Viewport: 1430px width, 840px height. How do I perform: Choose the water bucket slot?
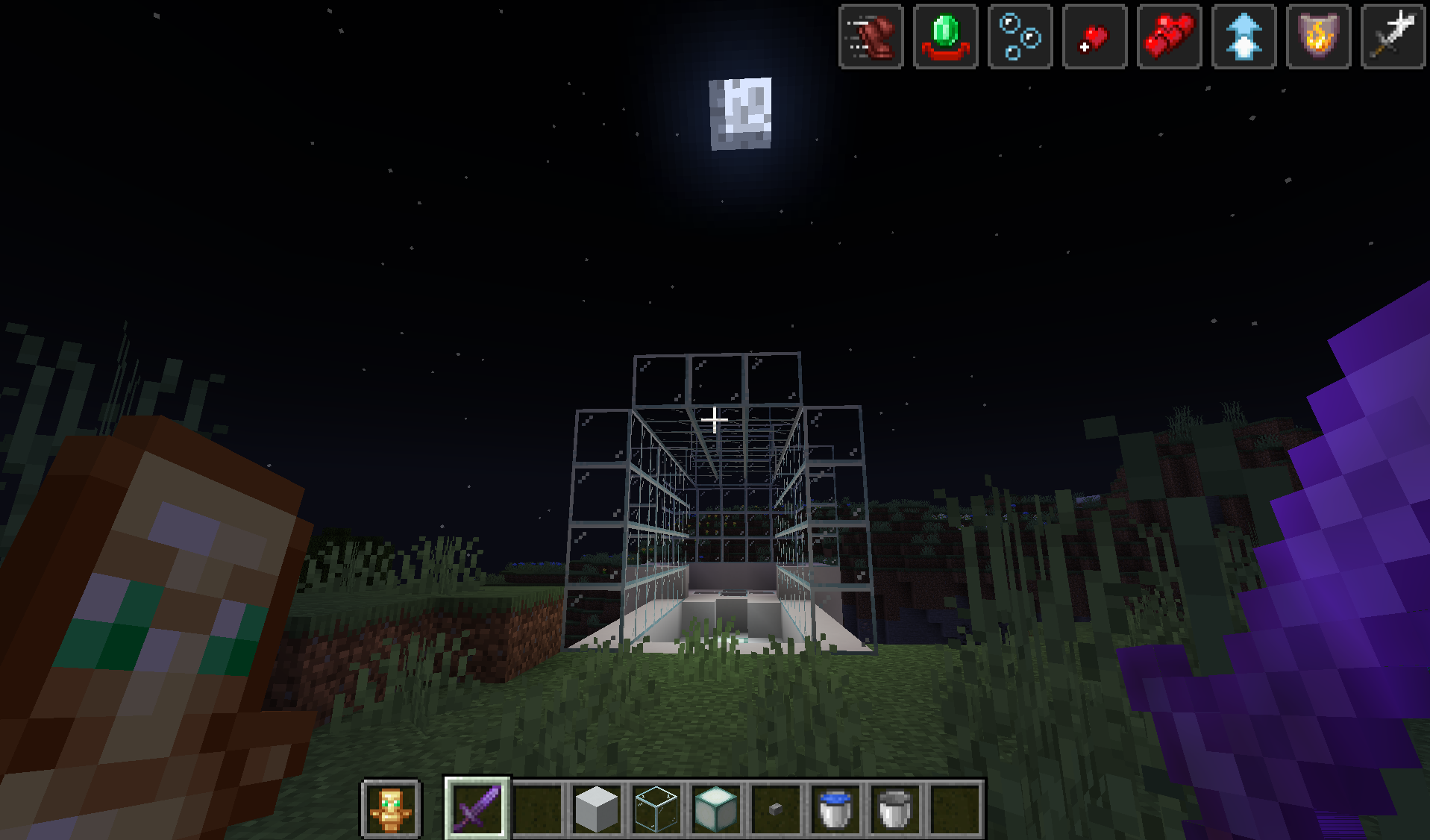click(x=835, y=809)
